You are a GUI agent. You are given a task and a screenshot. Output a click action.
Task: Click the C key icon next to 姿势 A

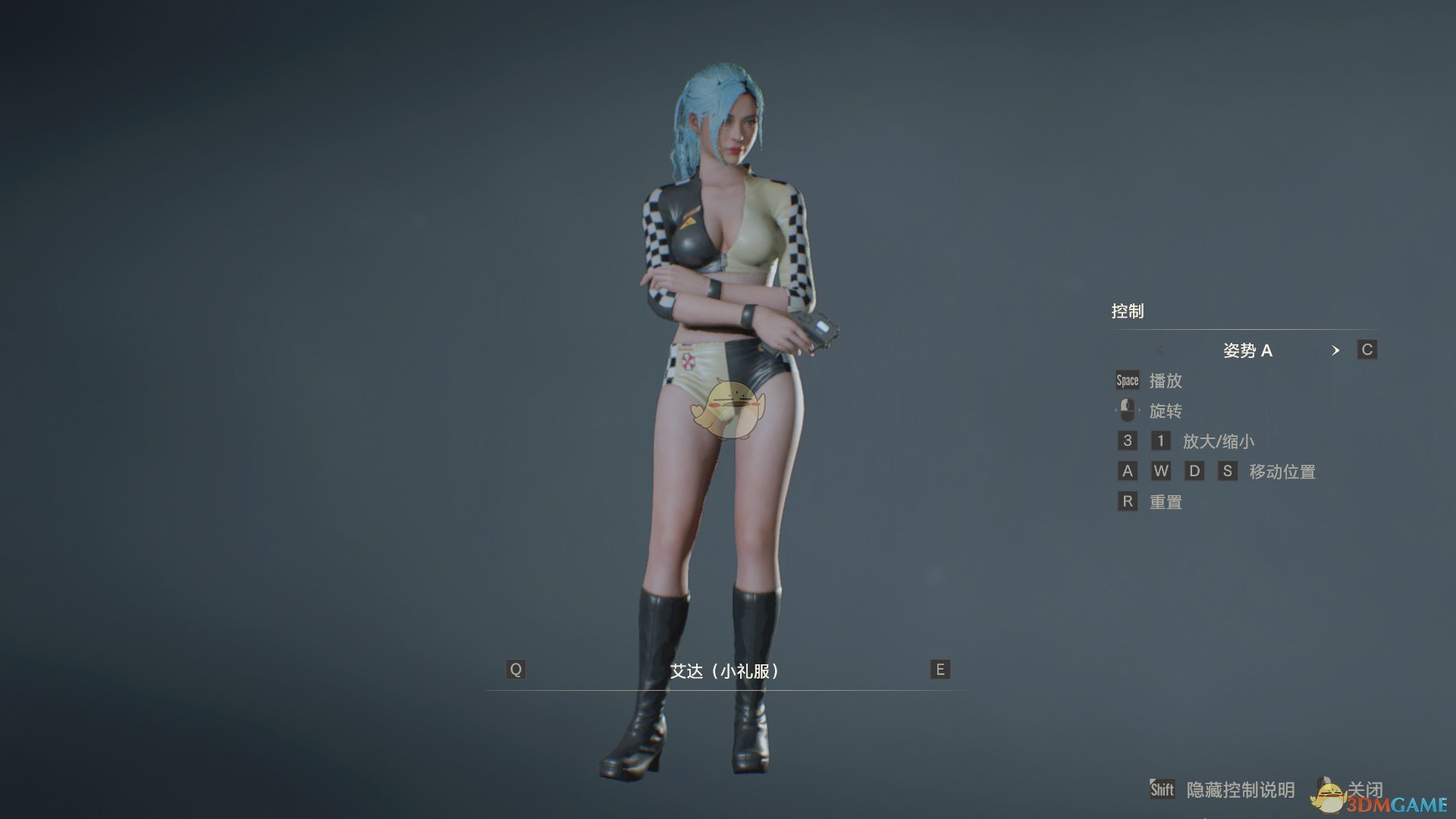click(1367, 350)
